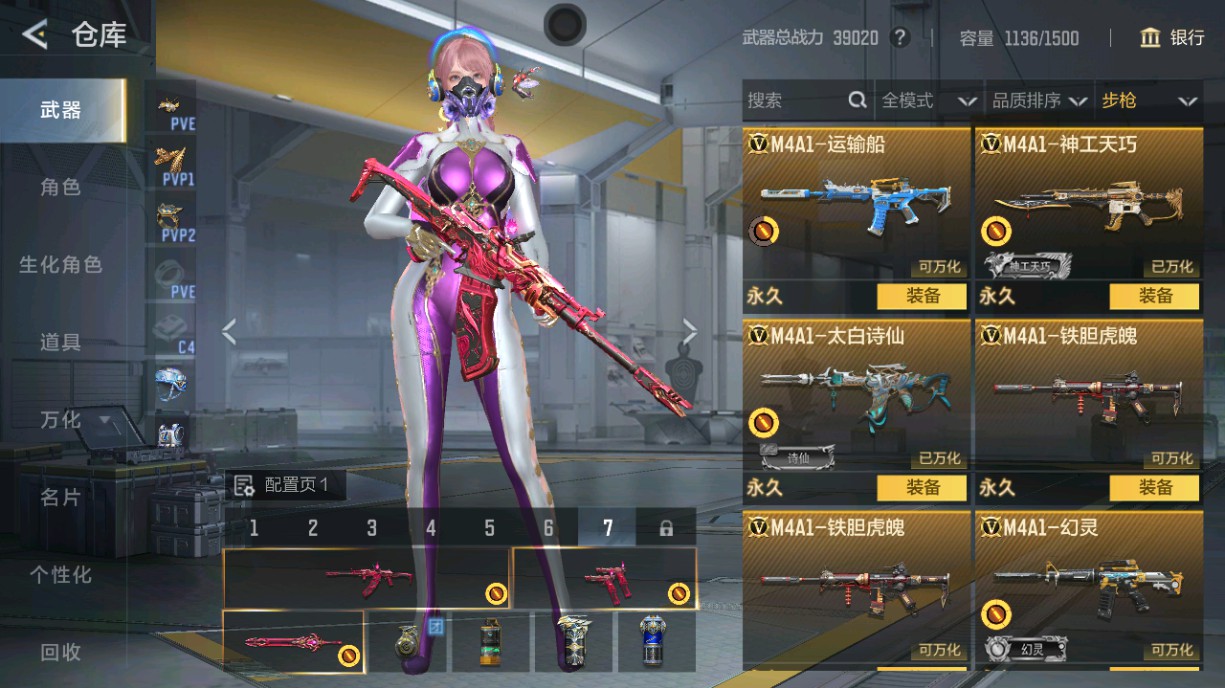Select the M4A1-幻灵 weapon card
The width and height of the screenshot is (1225, 688).
tap(1088, 590)
